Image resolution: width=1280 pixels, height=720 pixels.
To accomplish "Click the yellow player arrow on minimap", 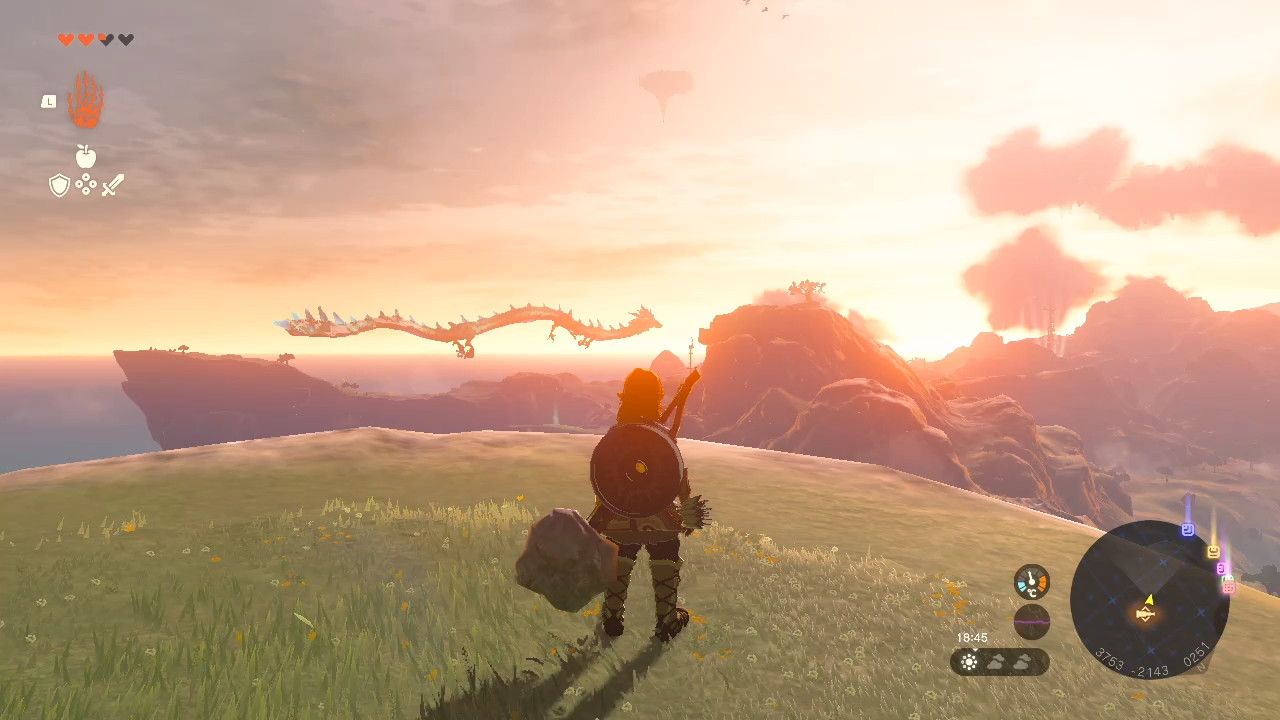I will [1149, 600].
